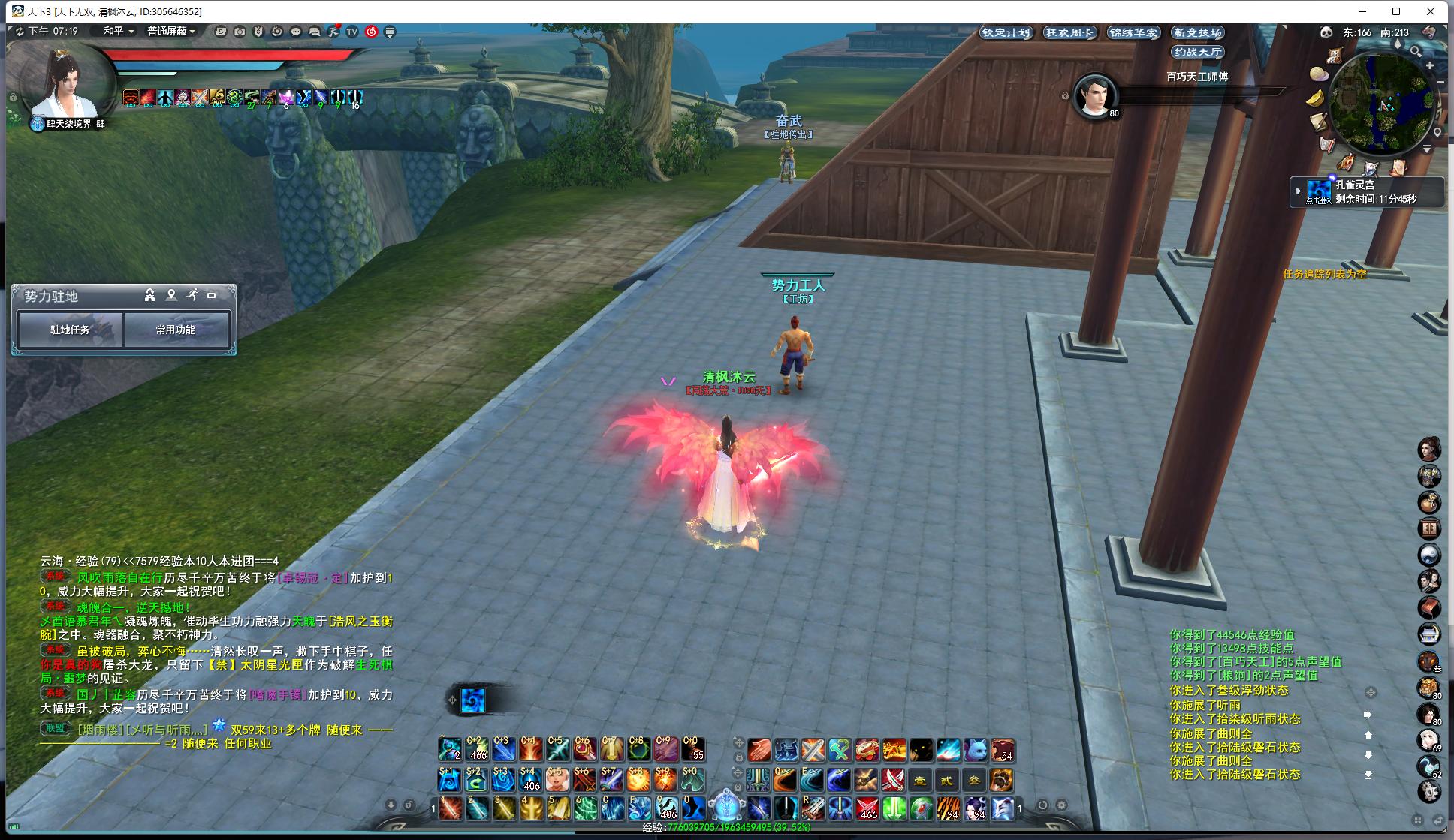
Task: Open the 驻地任务 panel button
Action: pos(70,330)
